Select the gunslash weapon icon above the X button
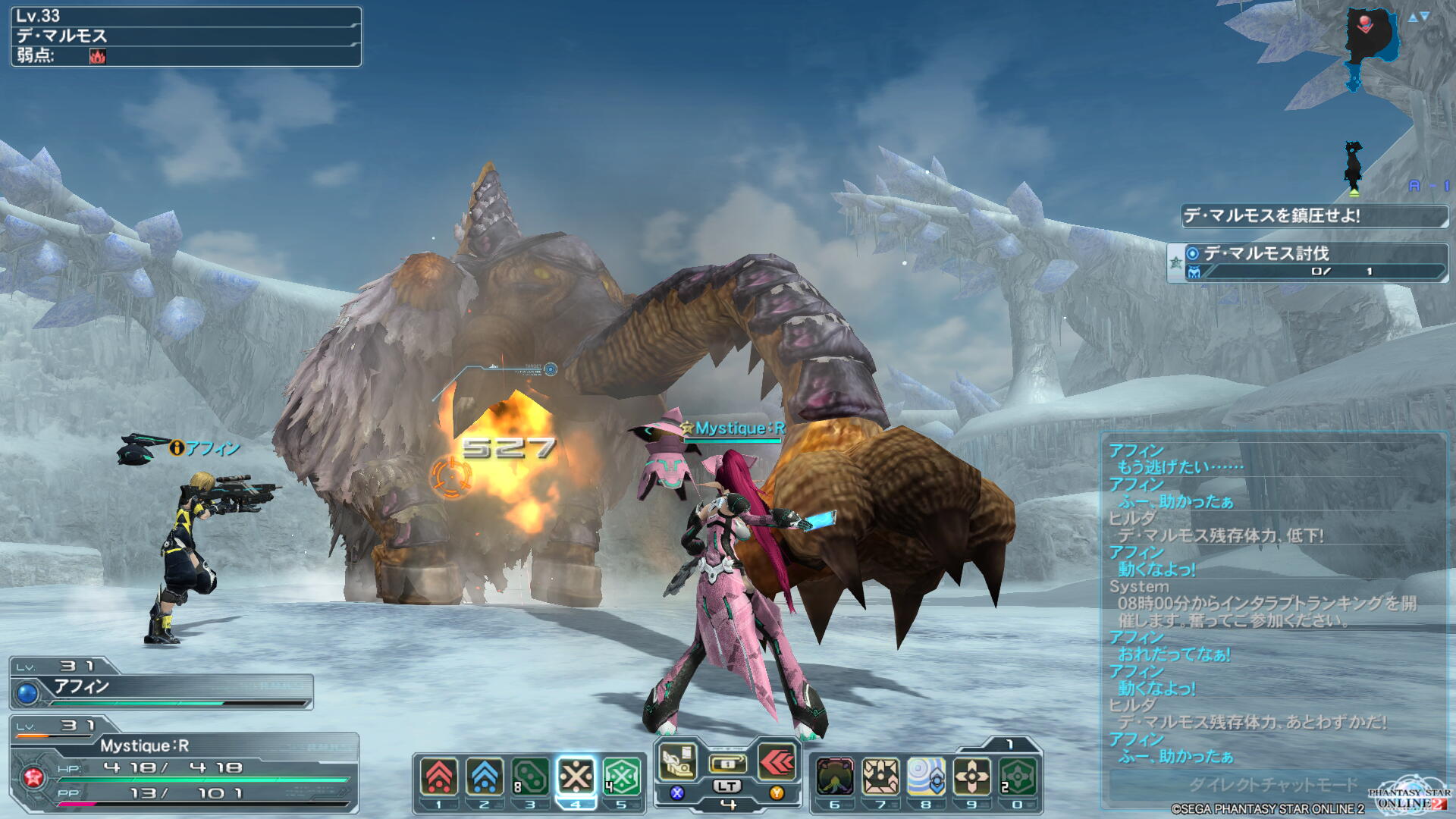Viewport: 1456px width, 819px height. pos(678,762)
